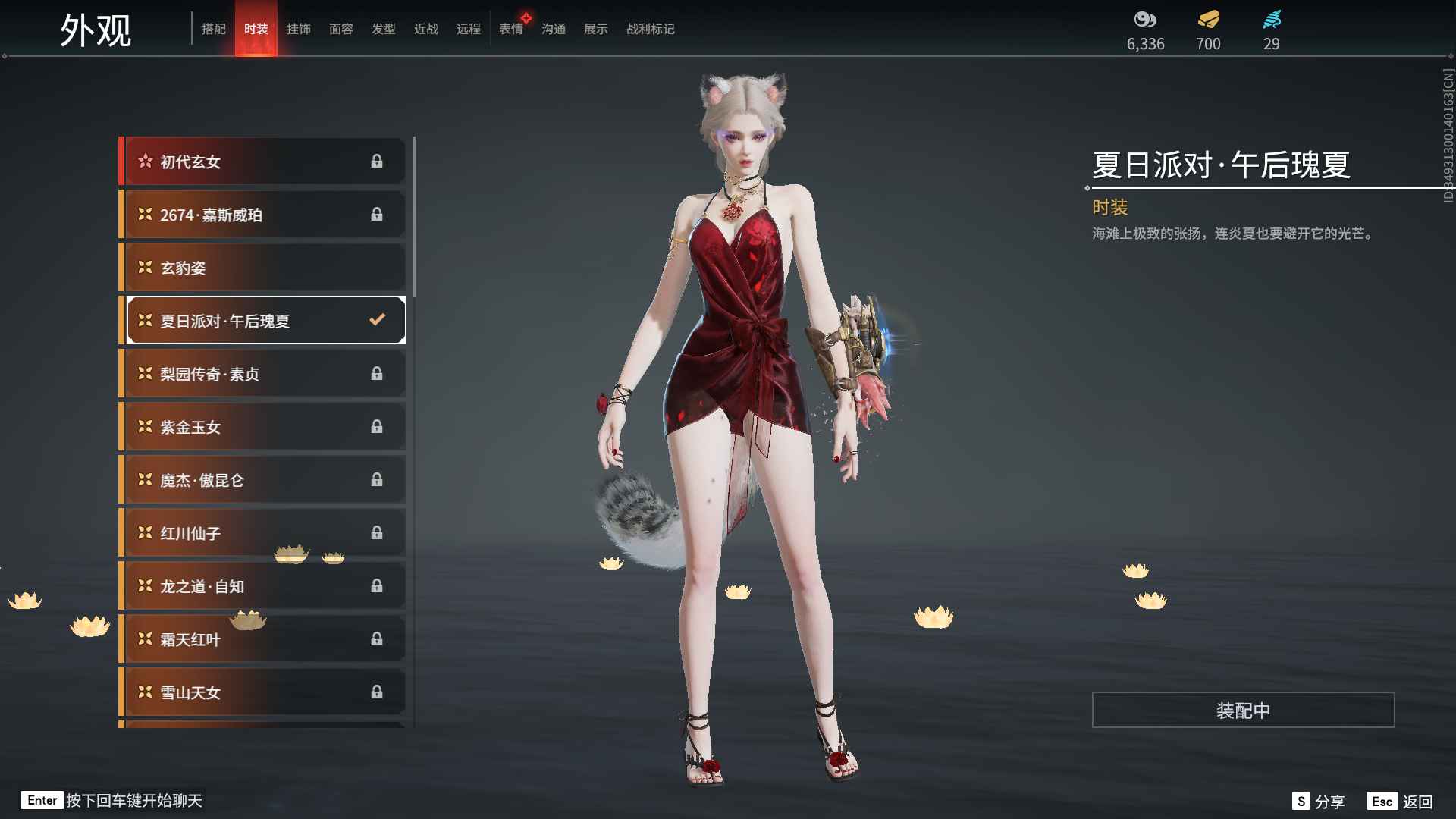Click the lock icon next to 初代玄女
Viewport: 1456px width, 819px height.
pos(377,161)
